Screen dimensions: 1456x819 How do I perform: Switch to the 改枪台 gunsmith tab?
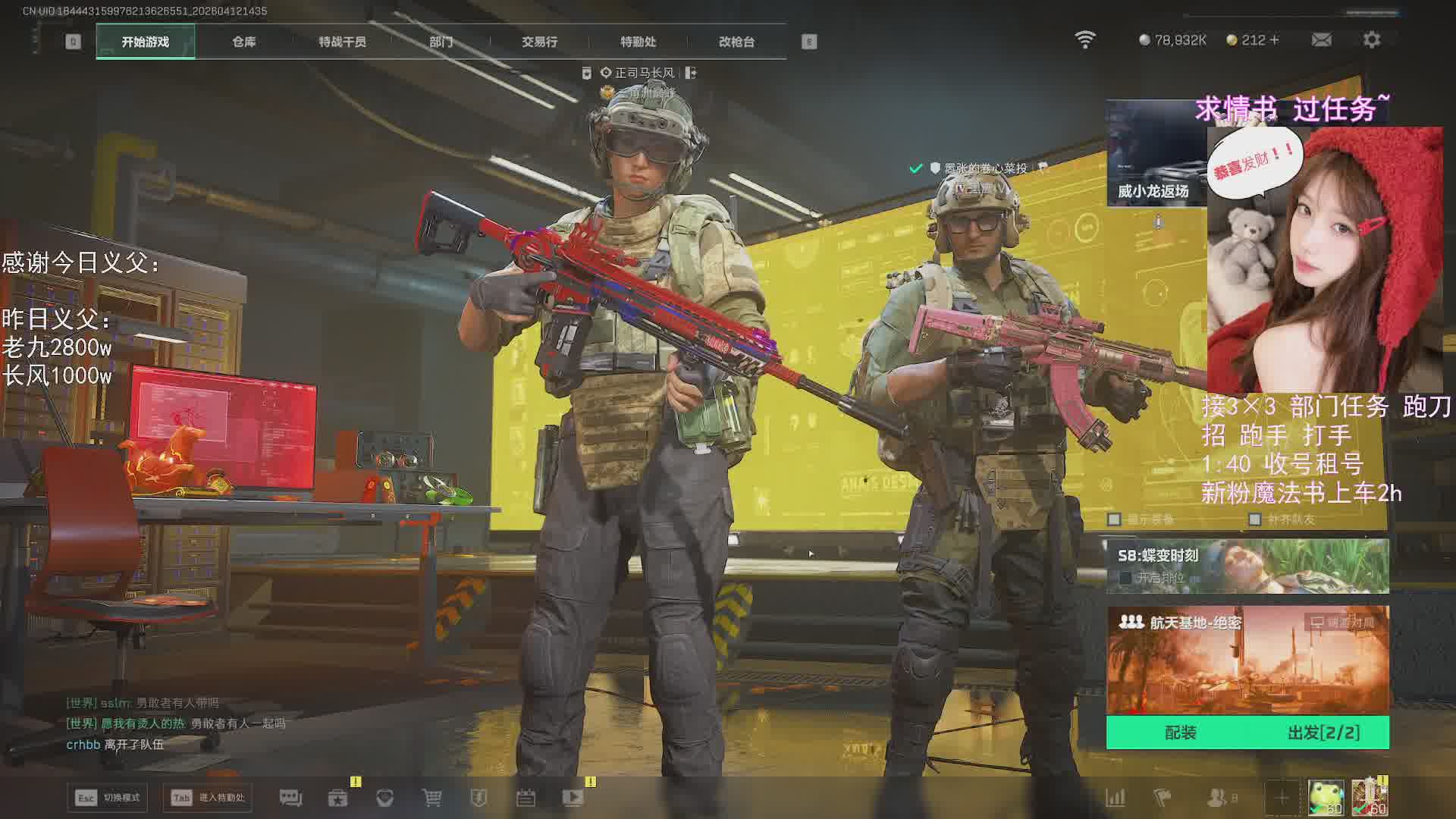tap(736, 42)
